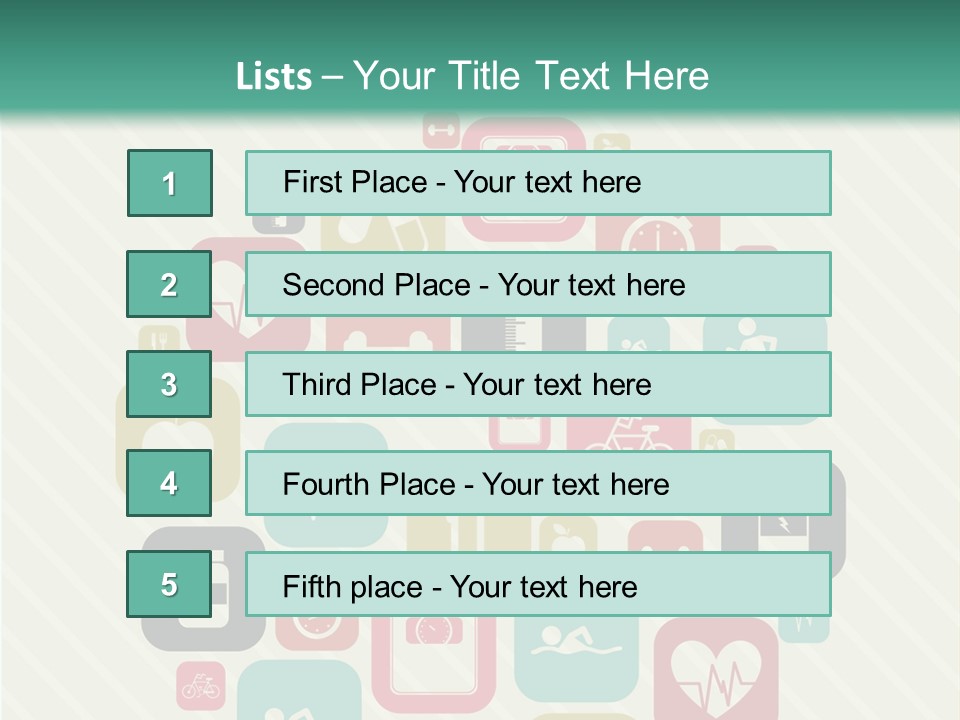Choose the Second Place text row
This screenshot has height=720, width=960.
(538, 284)
